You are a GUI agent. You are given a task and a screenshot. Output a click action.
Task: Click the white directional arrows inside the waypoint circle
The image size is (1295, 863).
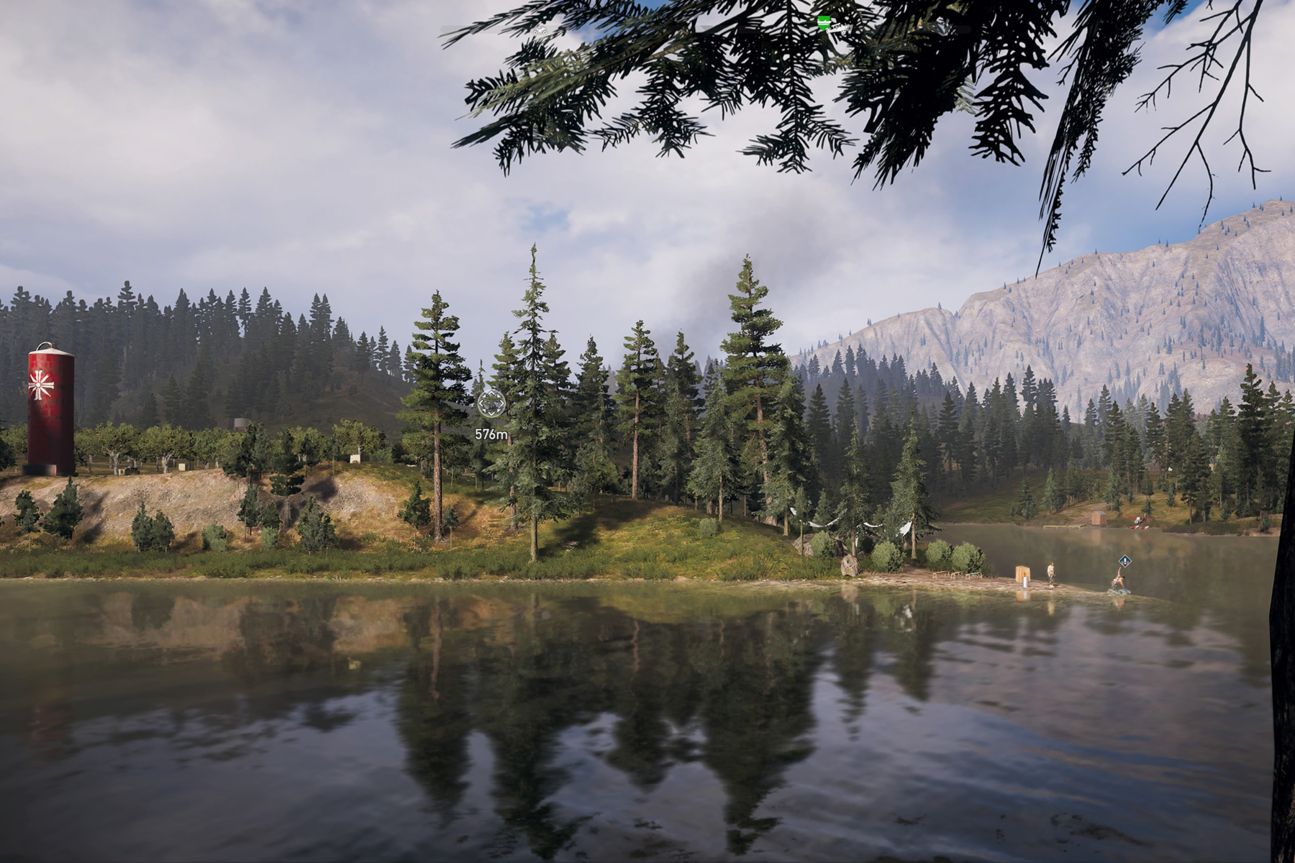[491, 401]
